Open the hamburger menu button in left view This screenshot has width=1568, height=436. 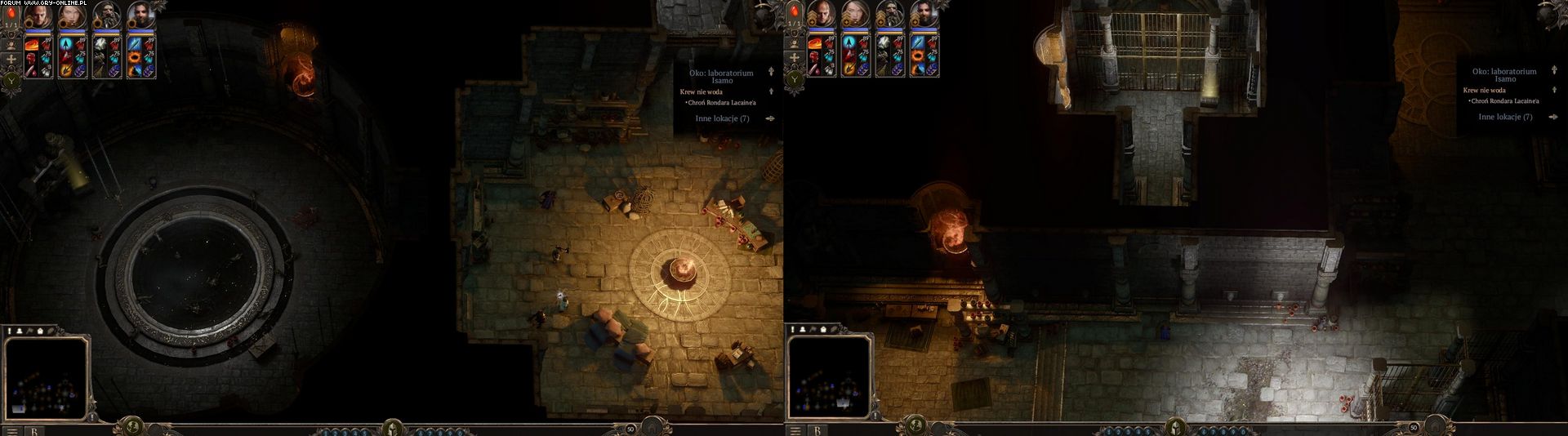13,429
